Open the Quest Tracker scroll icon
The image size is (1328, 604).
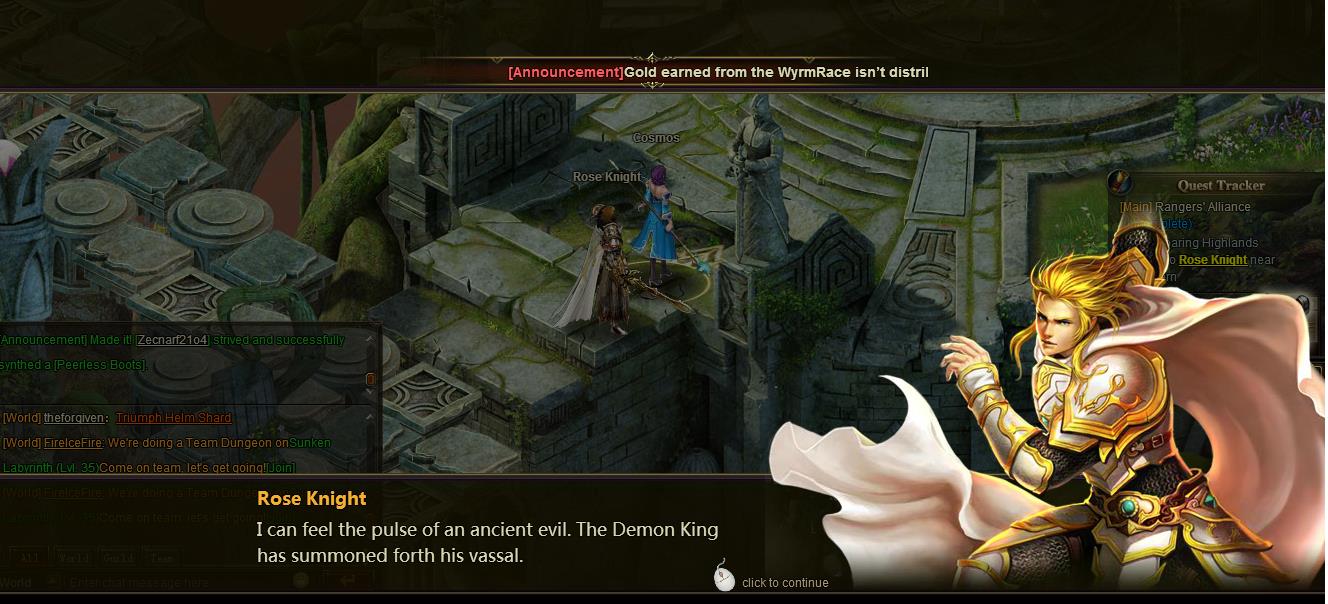pyautogui.click(x=1120, y=184)
